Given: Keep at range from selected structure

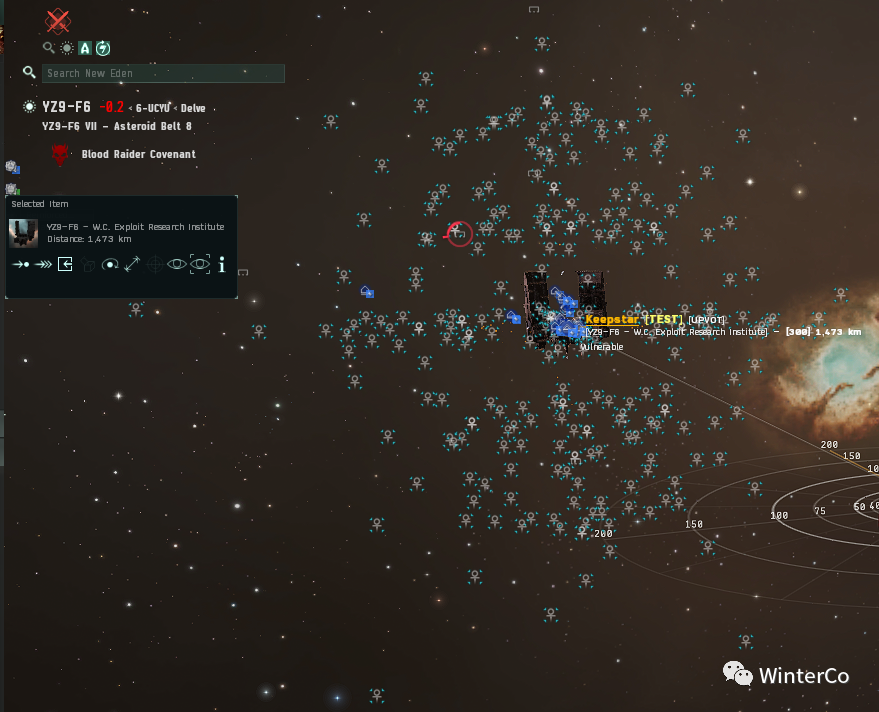Looking at the screenshot, I should [132, 264].
